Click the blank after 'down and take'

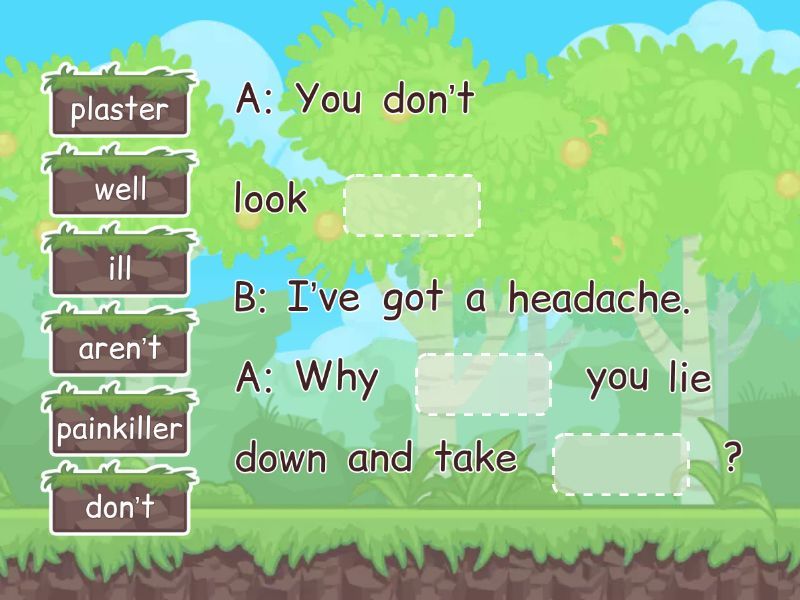pyautogui.click(x=621, y=463)
